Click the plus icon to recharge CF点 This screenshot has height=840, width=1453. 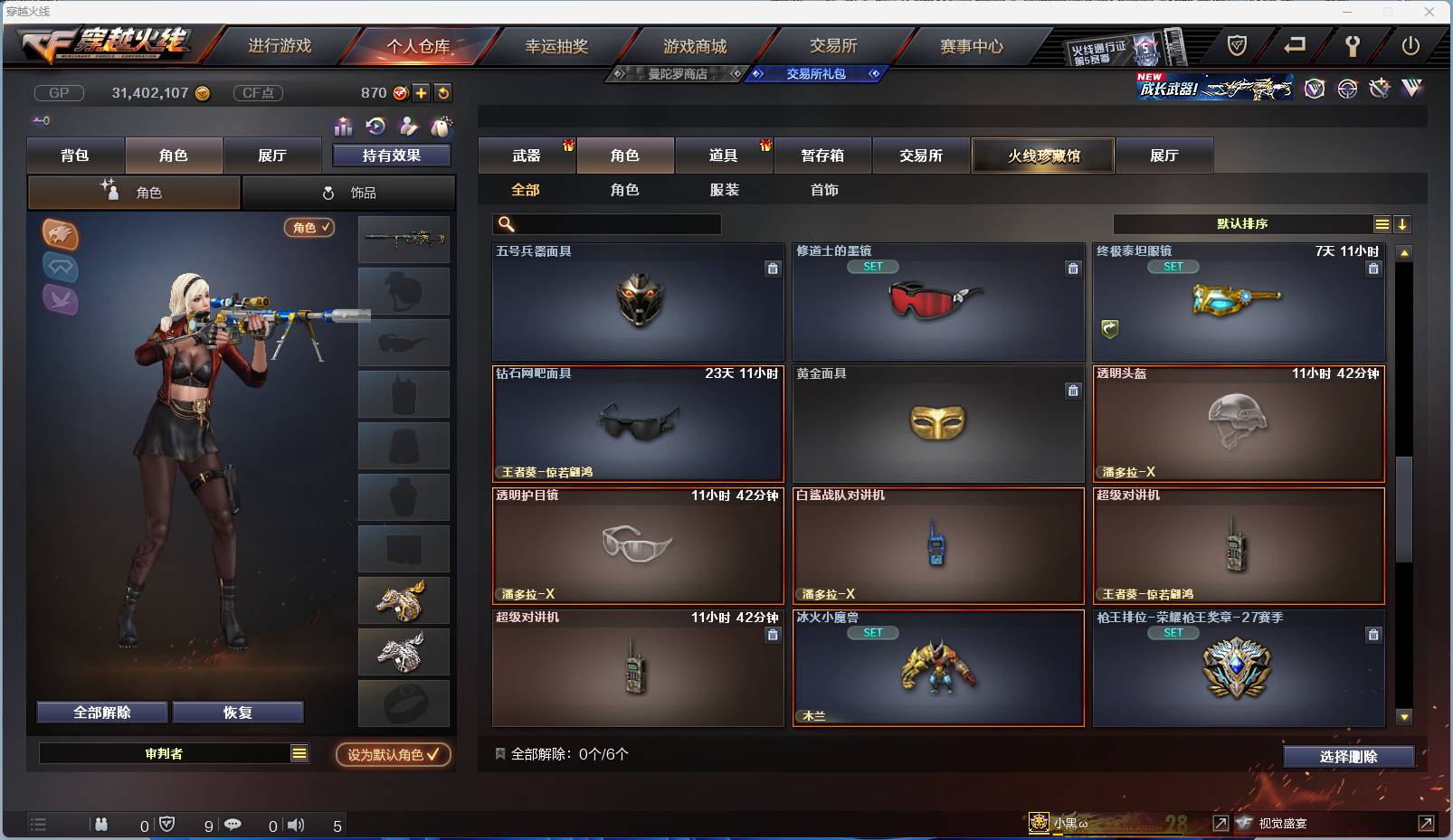(x=421, y=92)
